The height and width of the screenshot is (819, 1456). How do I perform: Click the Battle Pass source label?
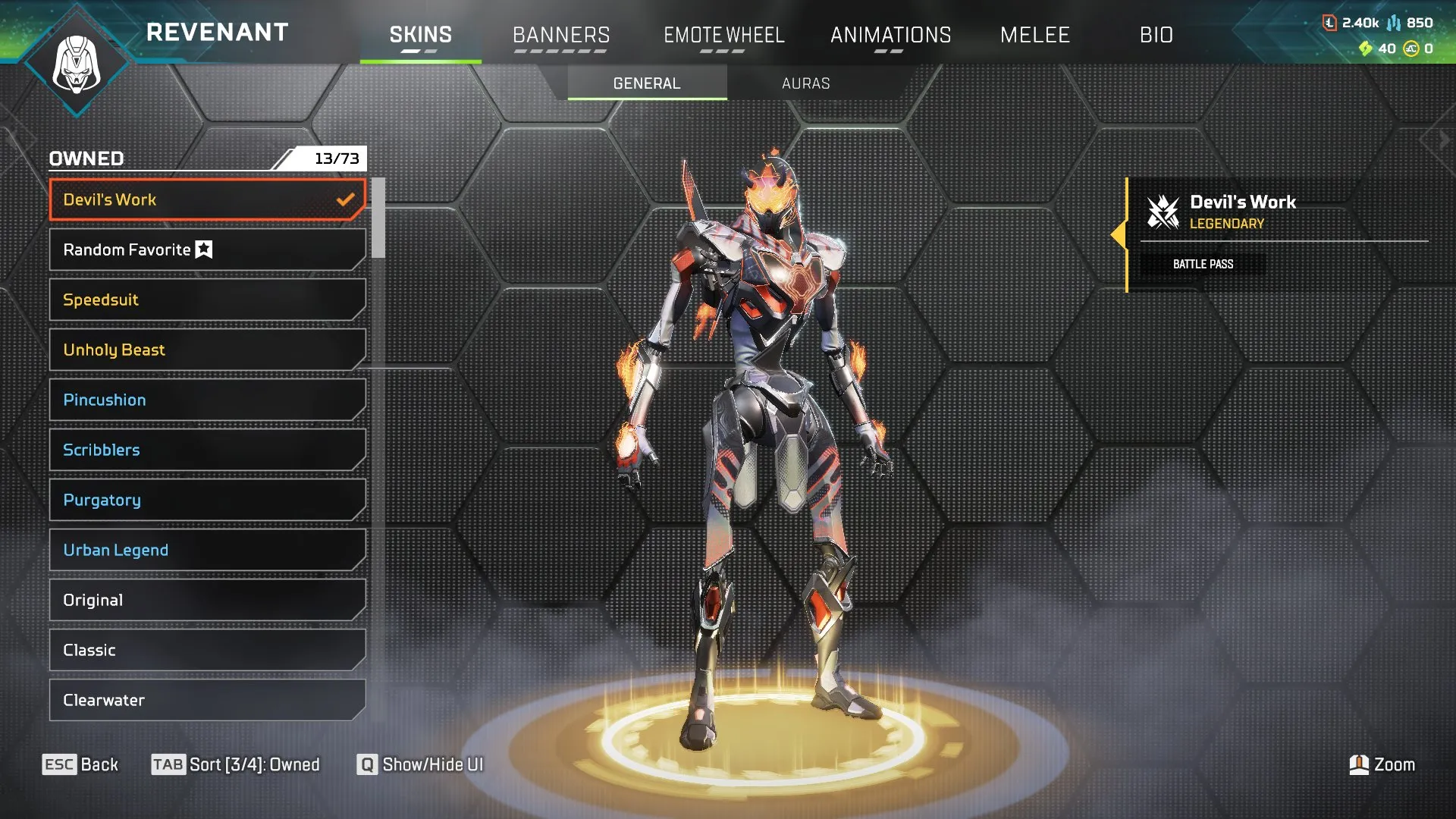(1203, 264)
